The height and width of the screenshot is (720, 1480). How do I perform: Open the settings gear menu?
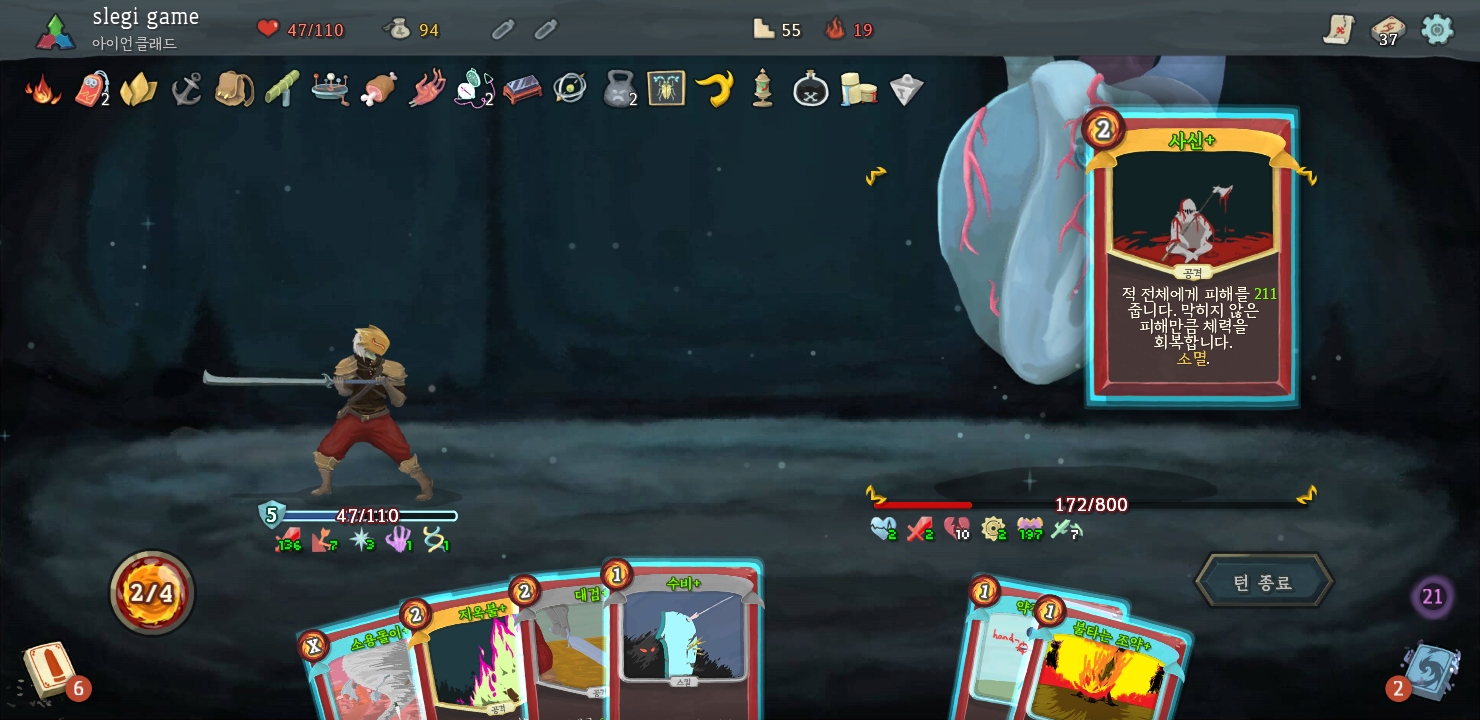(x=1437, y=29)
